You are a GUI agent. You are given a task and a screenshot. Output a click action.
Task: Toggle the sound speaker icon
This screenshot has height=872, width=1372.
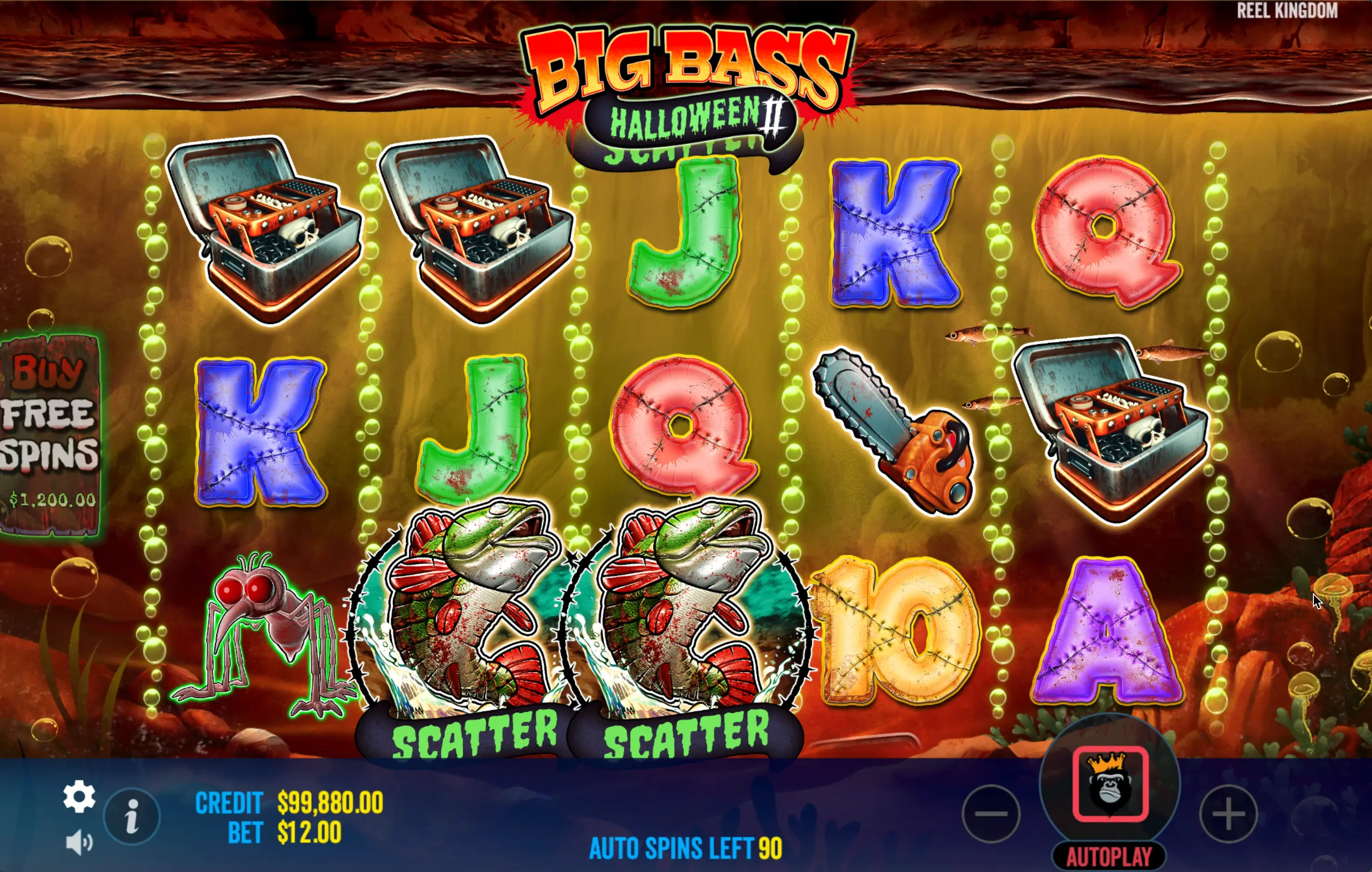tap(79, 842)
